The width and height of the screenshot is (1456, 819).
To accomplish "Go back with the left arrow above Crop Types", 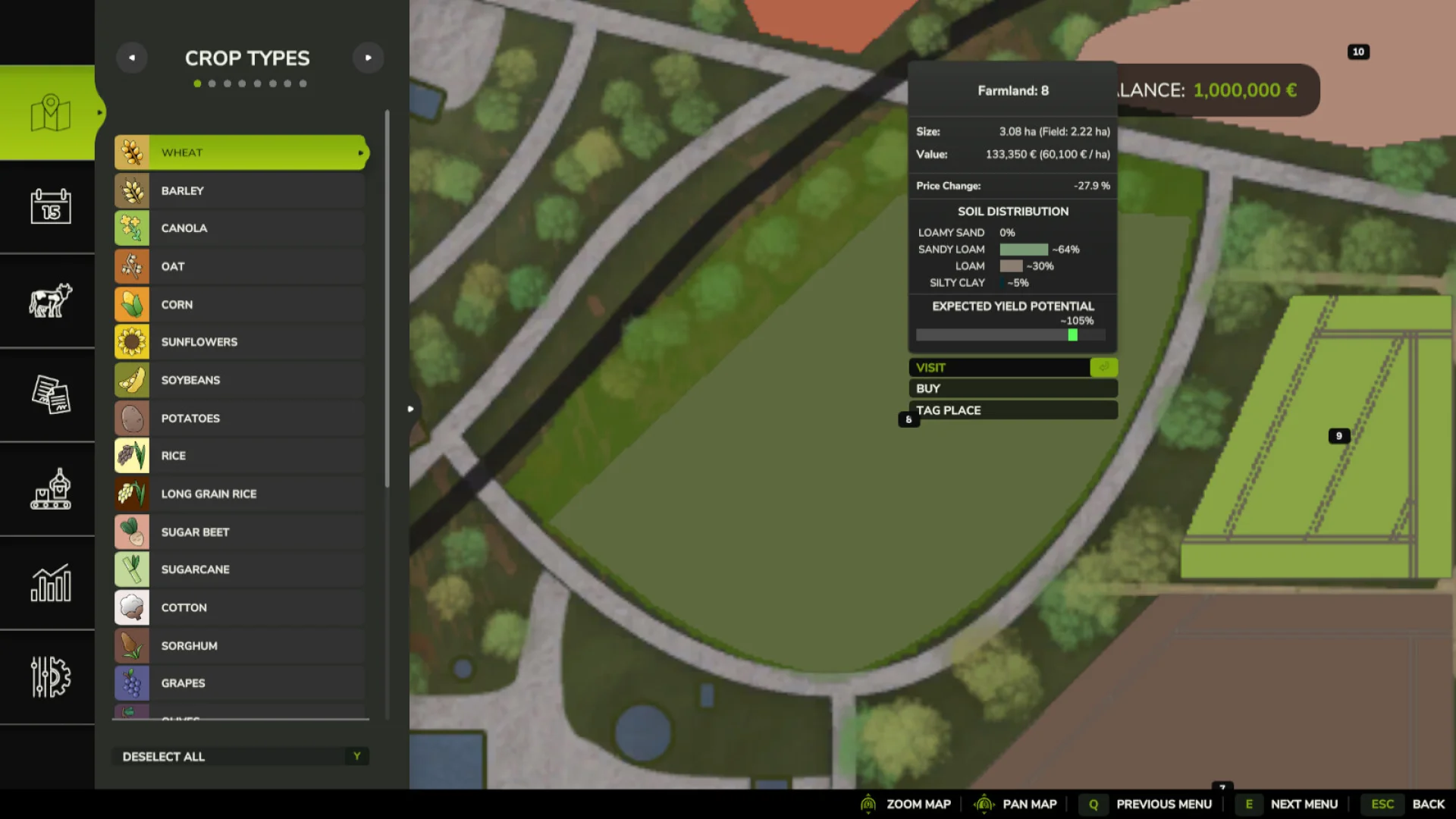I will pyautogui.click(x=132, y=57).
